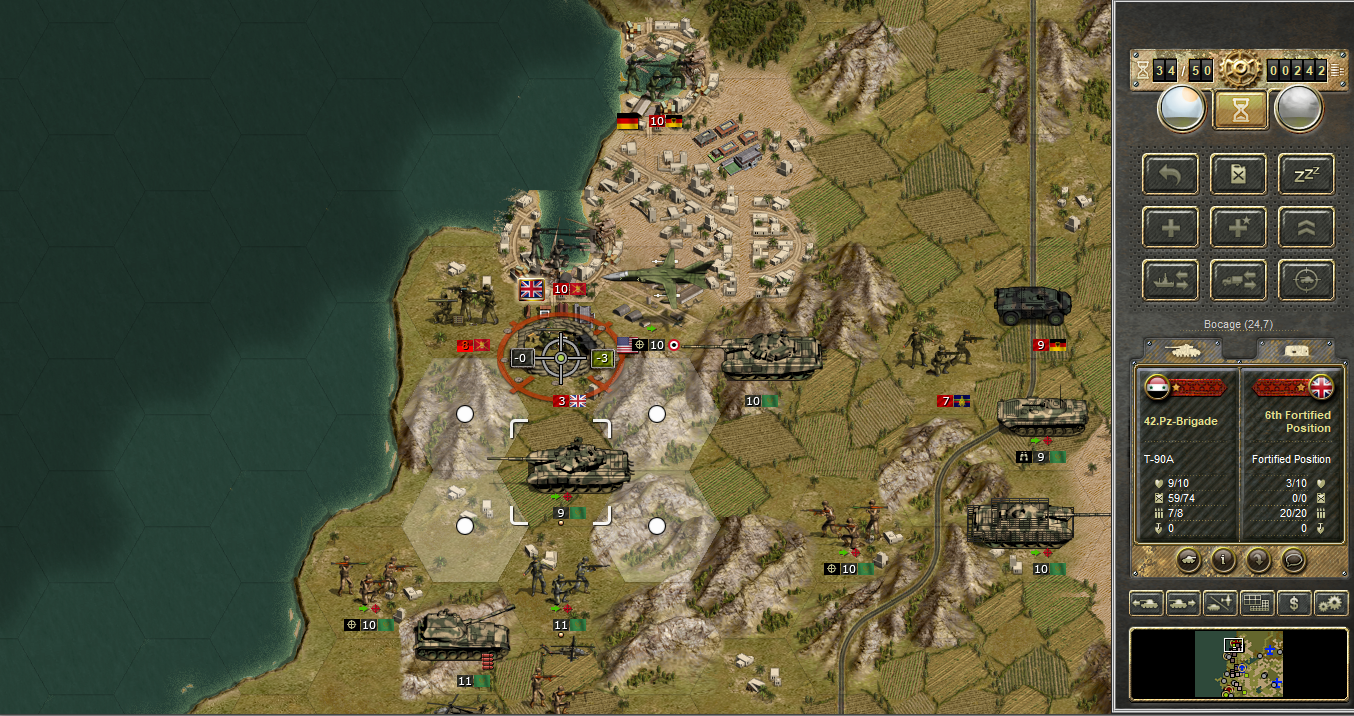Activate the tank crosshair button
This screenshot has height=716, width=1354.
(x=1306, y=280)
